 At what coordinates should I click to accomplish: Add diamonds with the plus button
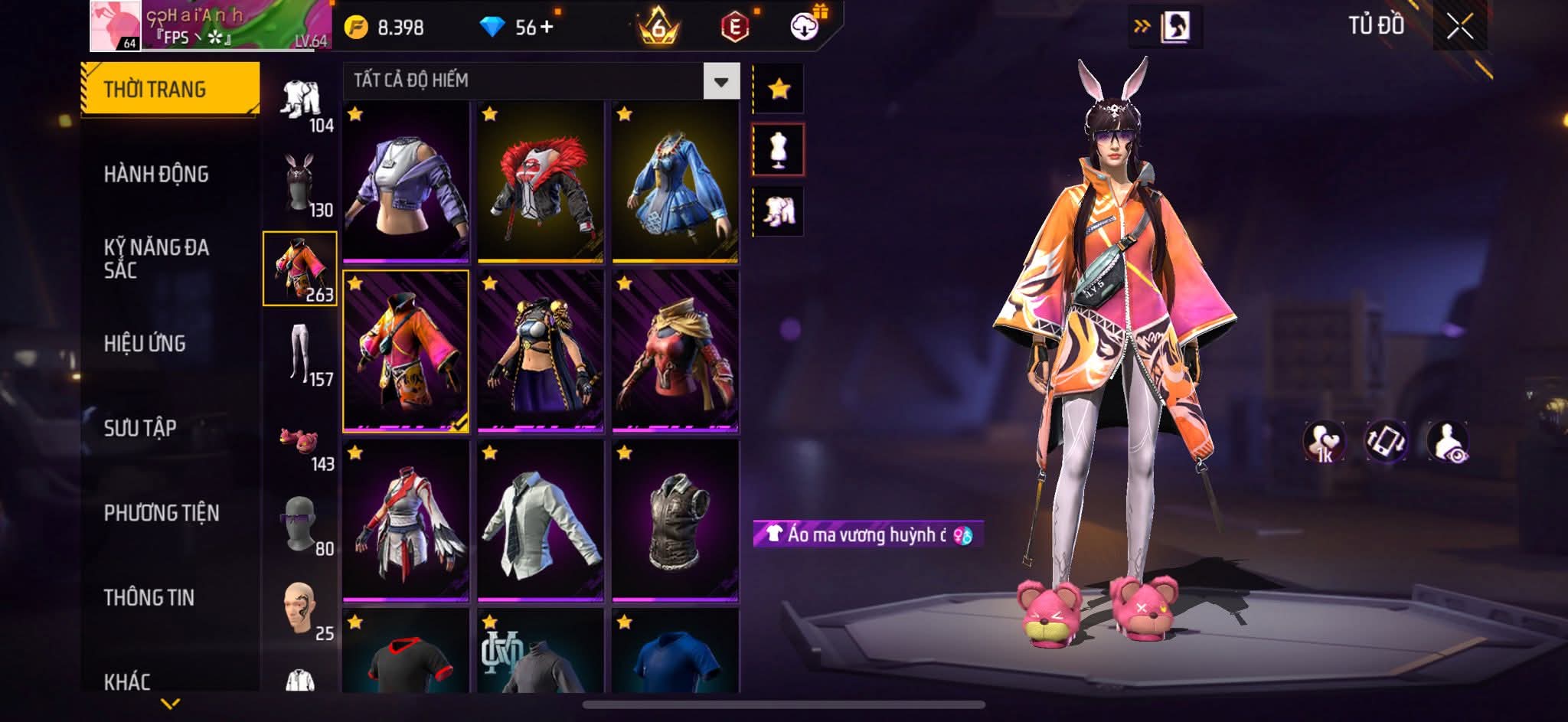point(546,28)
